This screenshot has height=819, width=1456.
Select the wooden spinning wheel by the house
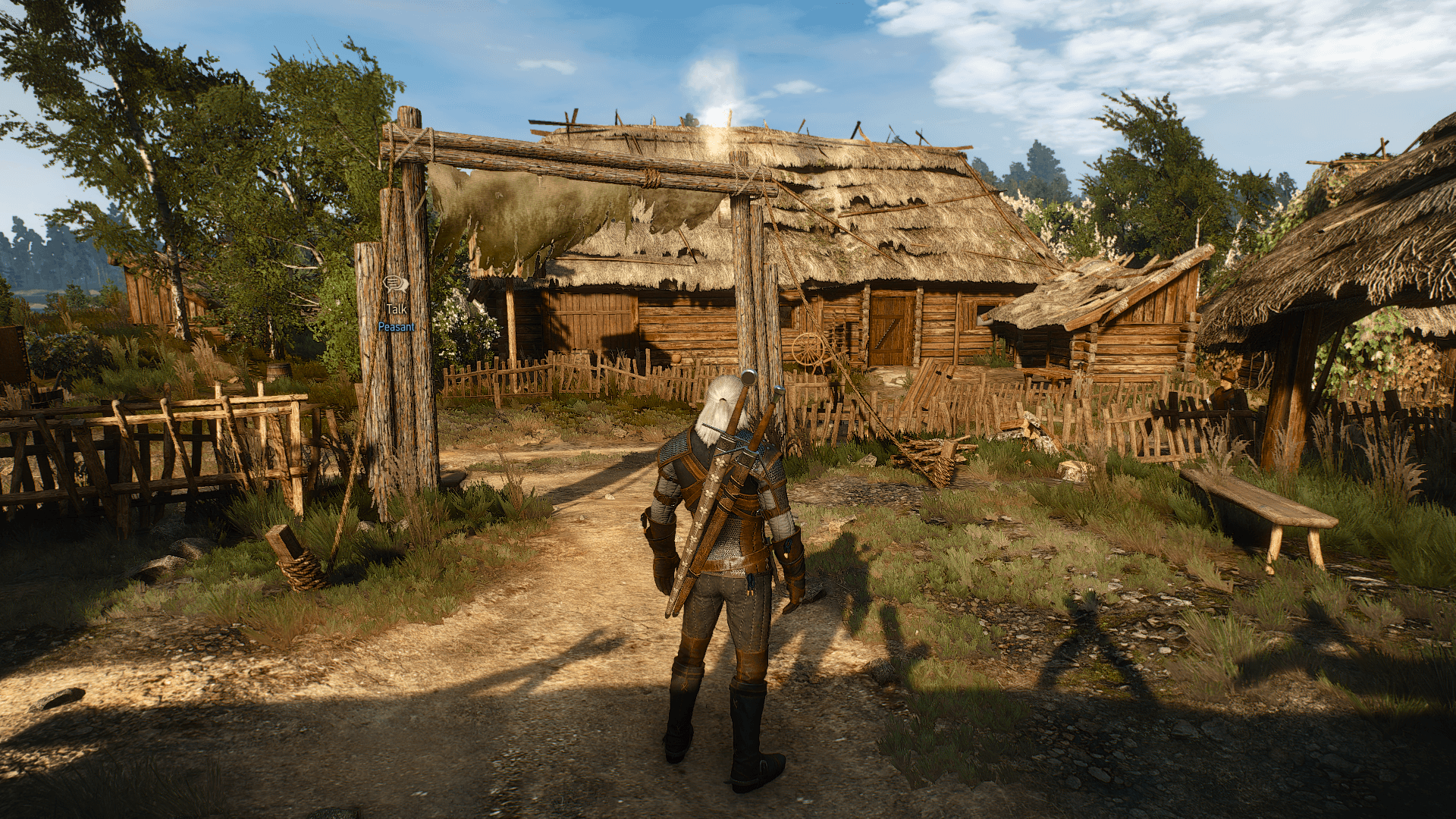pyautogui.click(x=809, y=350)
